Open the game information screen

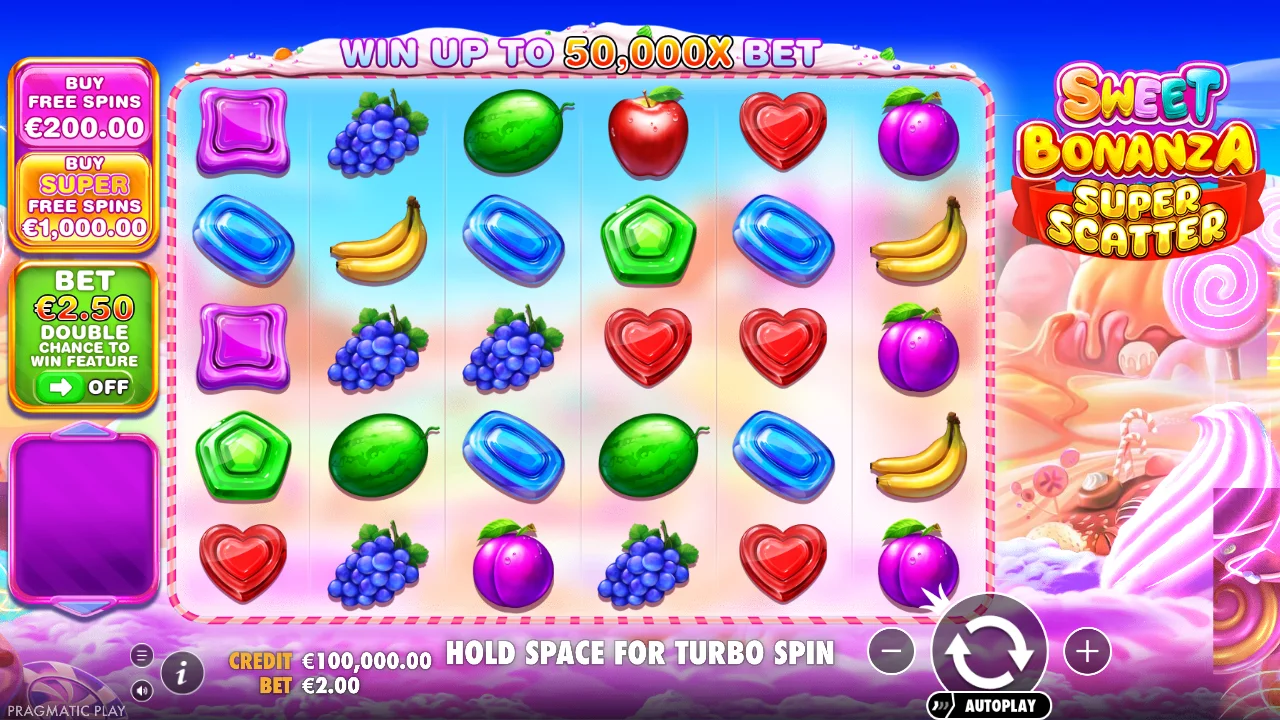[181, 673]
